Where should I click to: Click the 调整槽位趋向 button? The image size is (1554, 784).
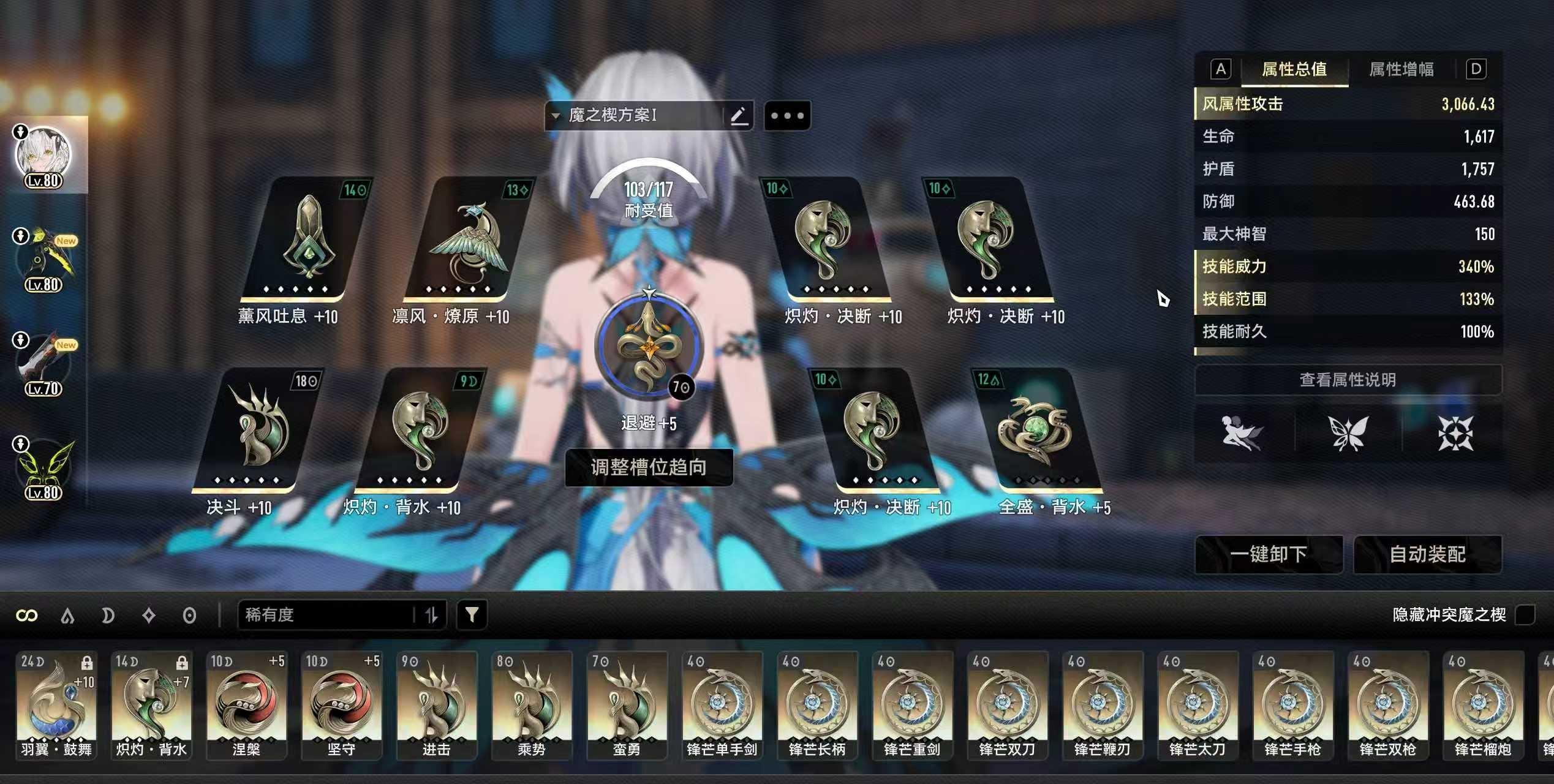point(648,467)
